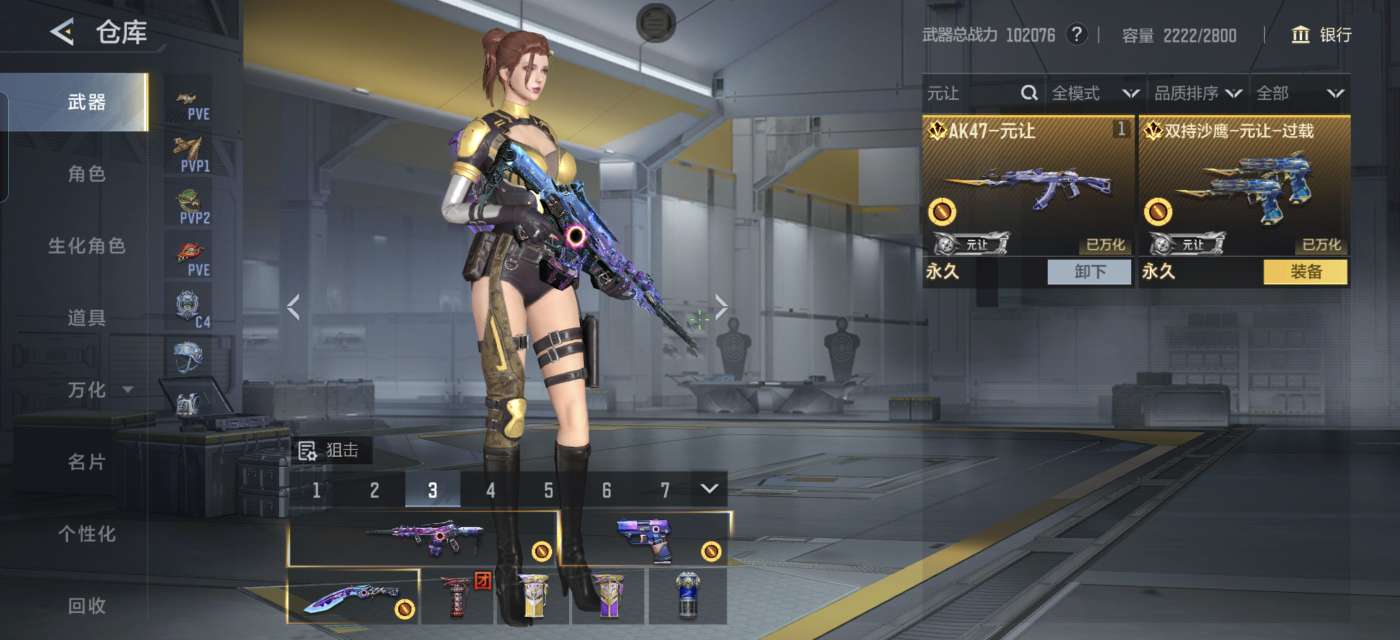Expand the 万化 category
1400x640 pixels.
coord(98,390)
